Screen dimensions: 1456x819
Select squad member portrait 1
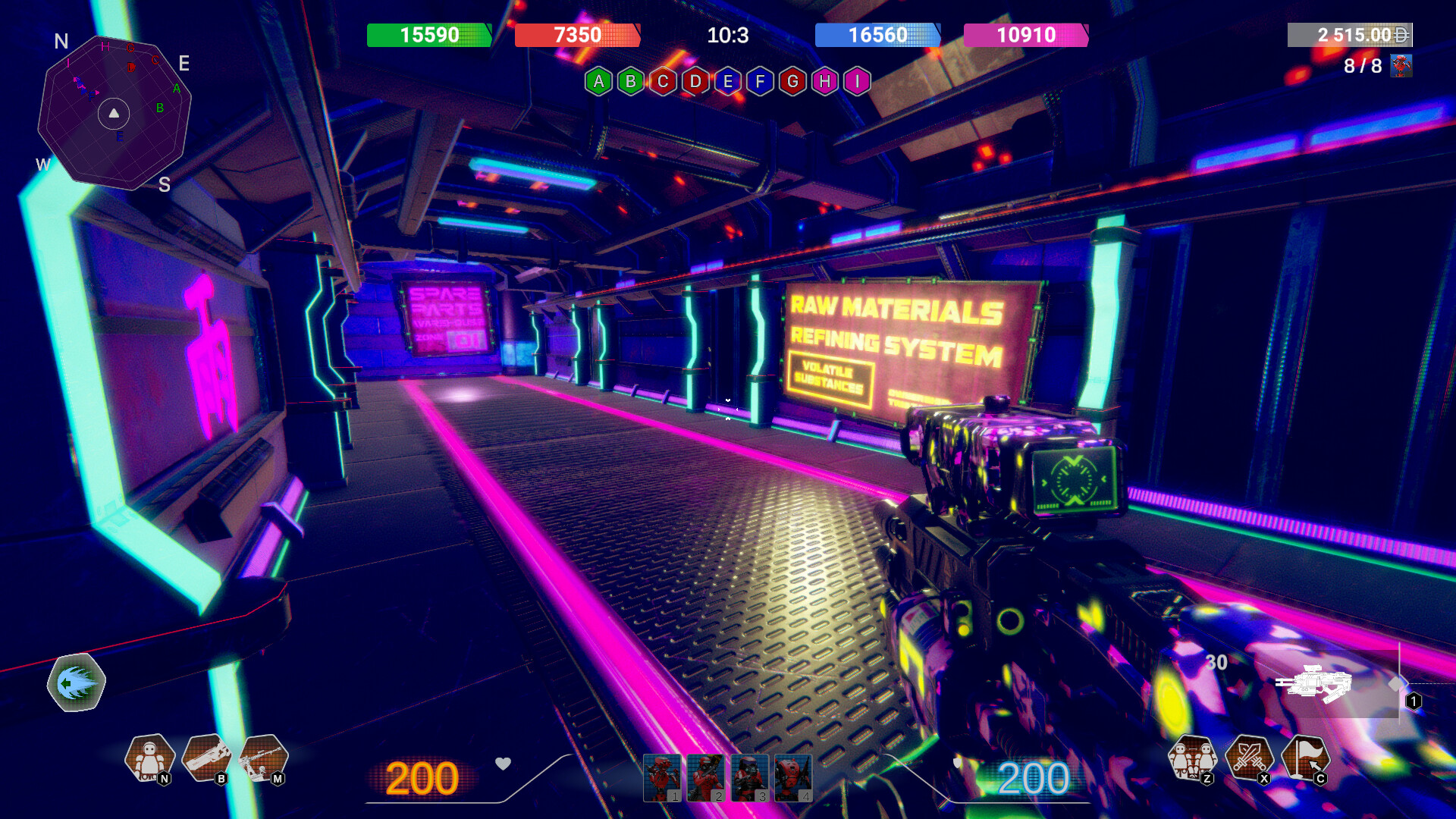(x=662, y=777)
